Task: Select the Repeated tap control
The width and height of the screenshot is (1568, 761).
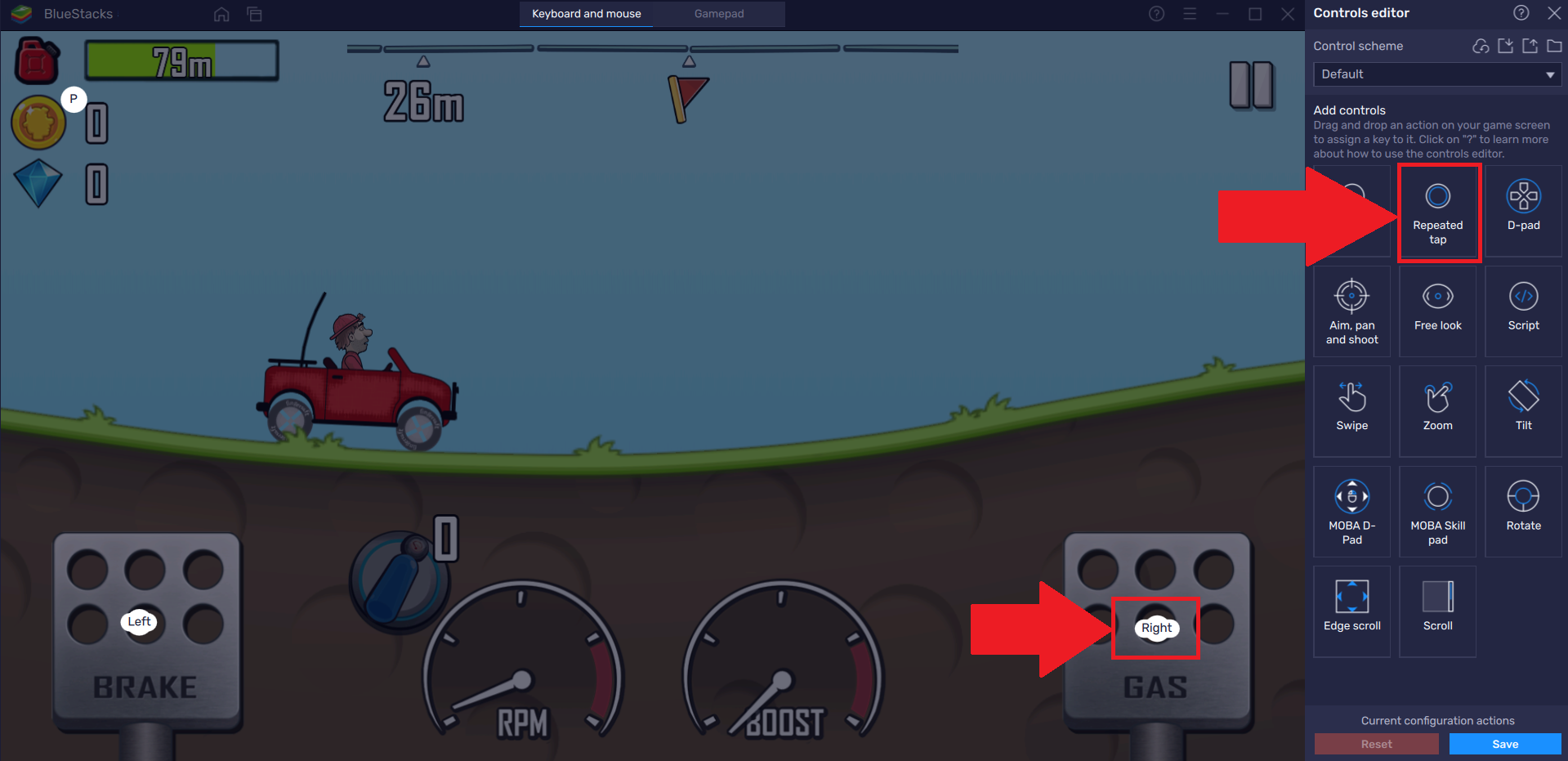Action: pos(1438,212)
